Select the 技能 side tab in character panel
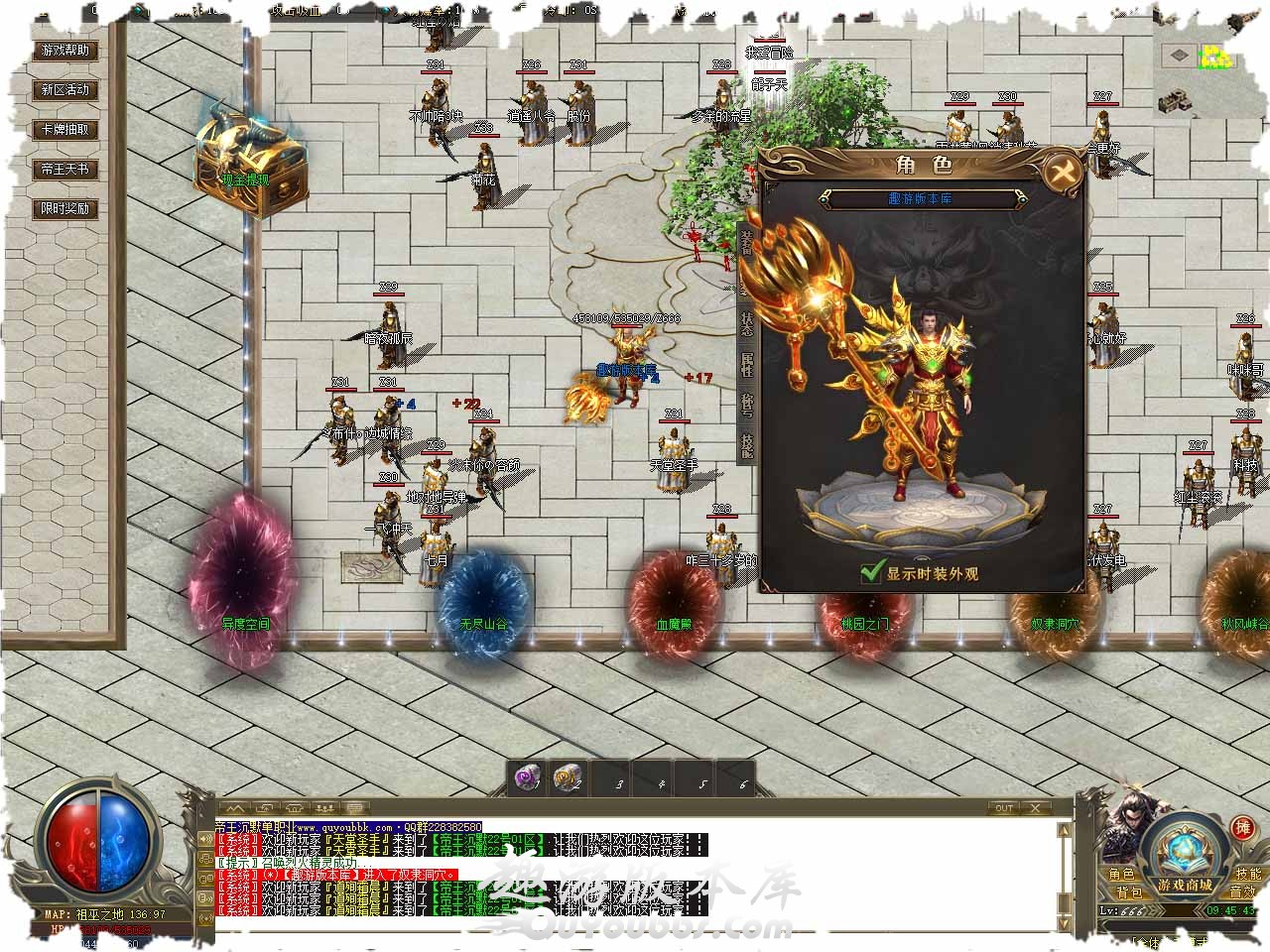Screen dimensions: 1270x952 tap(747, 445)
